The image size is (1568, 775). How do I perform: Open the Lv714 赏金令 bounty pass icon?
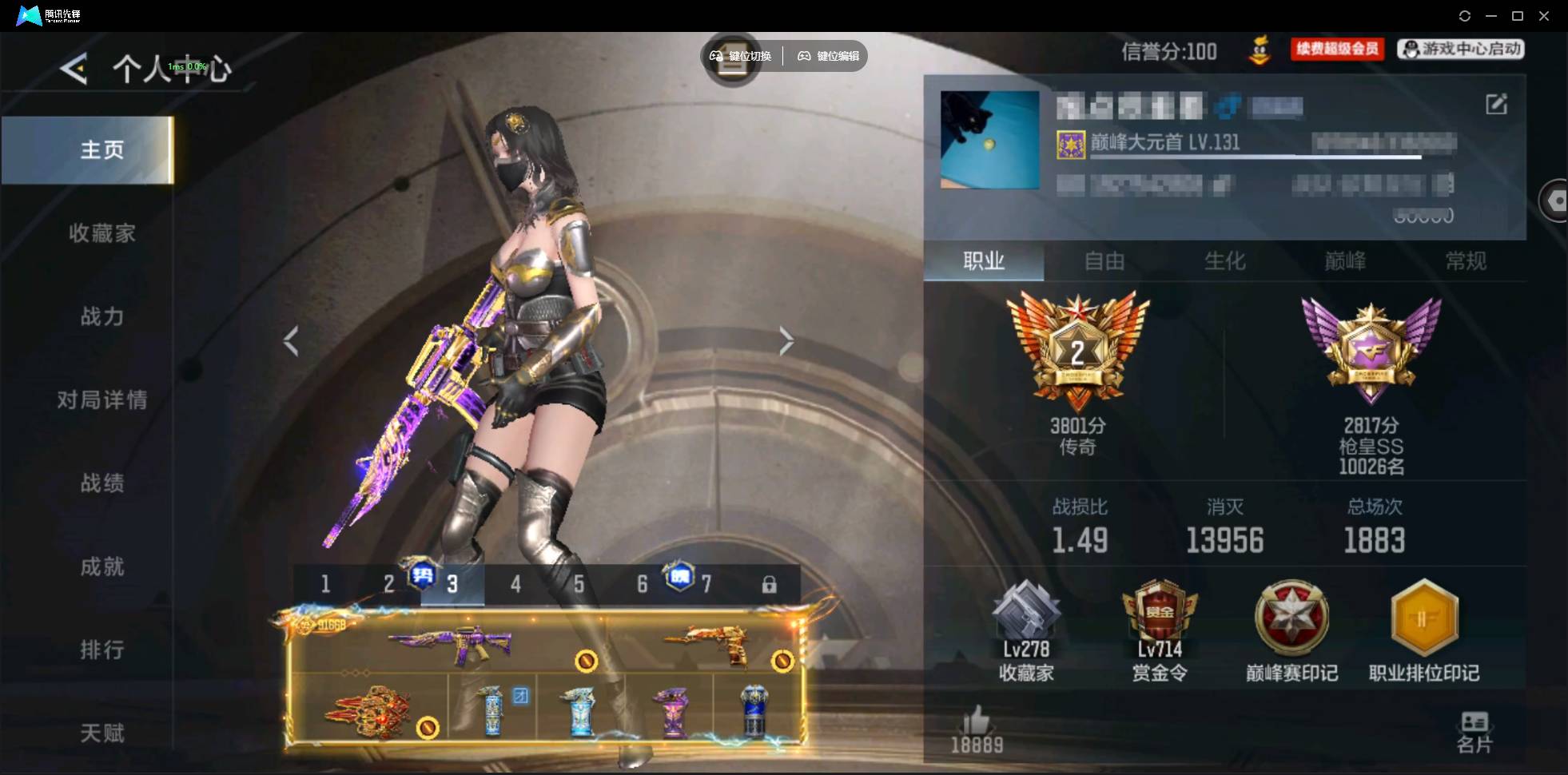tap(1160, 627)
